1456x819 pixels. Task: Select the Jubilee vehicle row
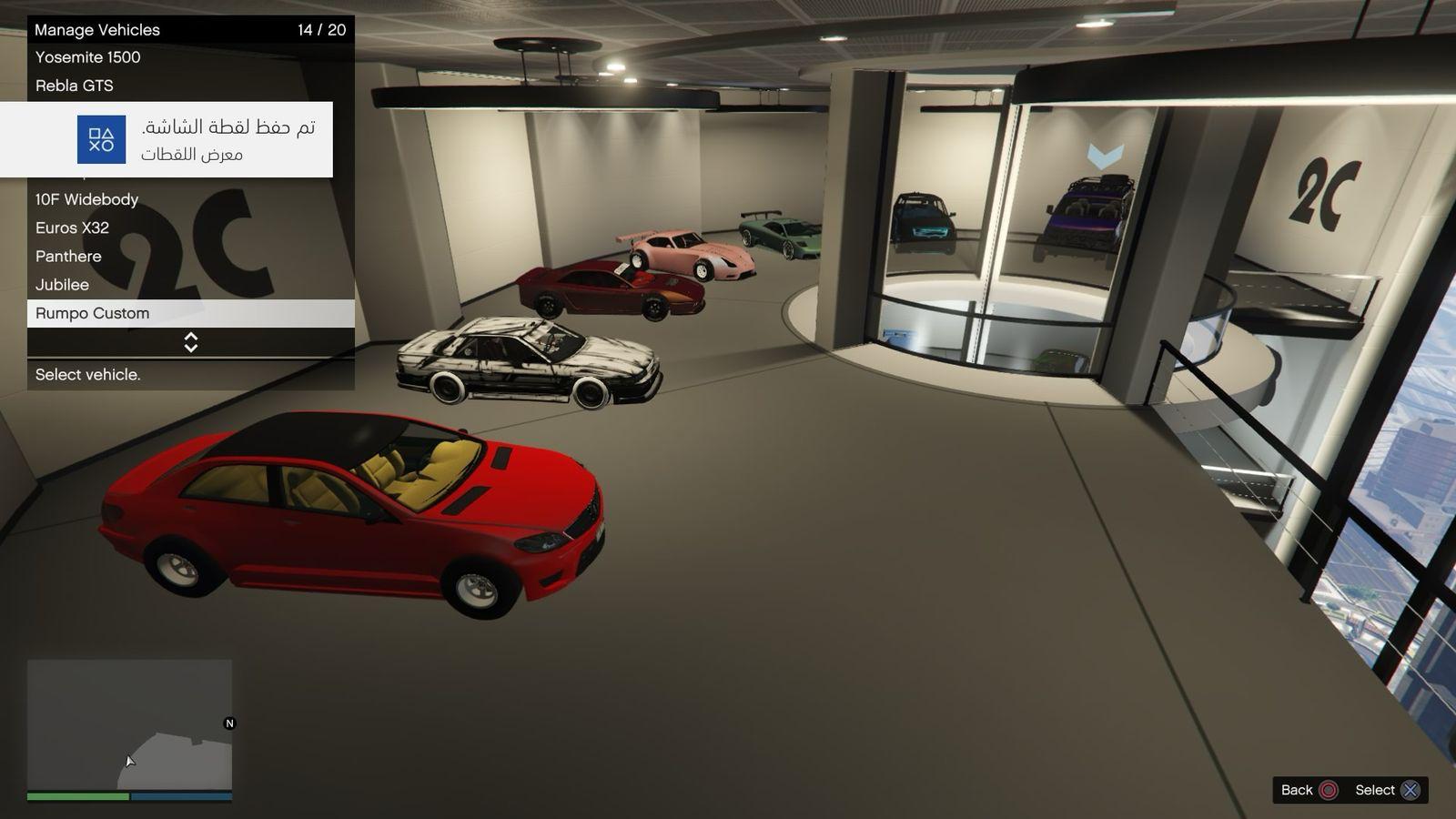[63, 285]
